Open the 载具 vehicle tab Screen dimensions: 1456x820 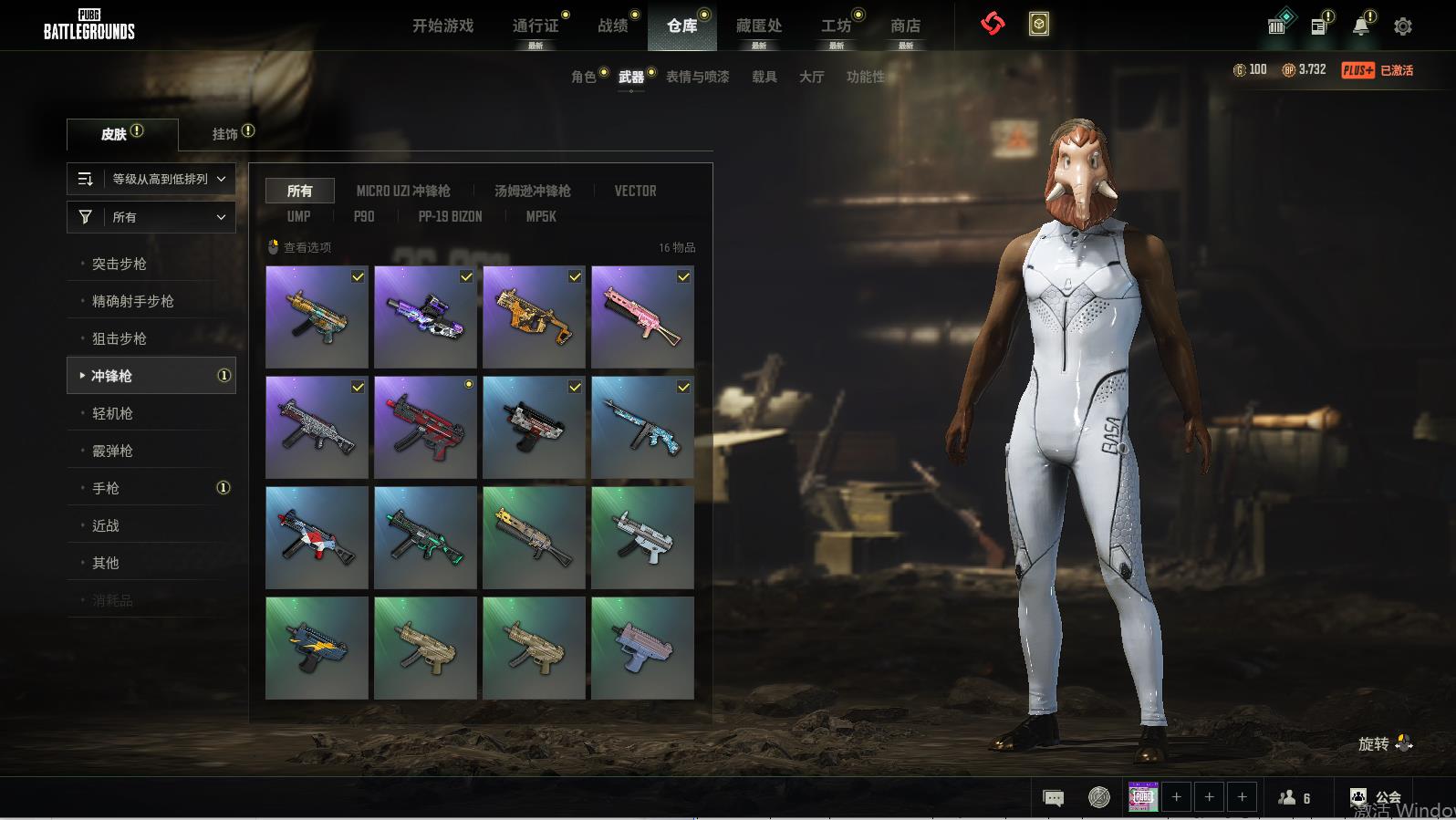click(x=764, y=77)
